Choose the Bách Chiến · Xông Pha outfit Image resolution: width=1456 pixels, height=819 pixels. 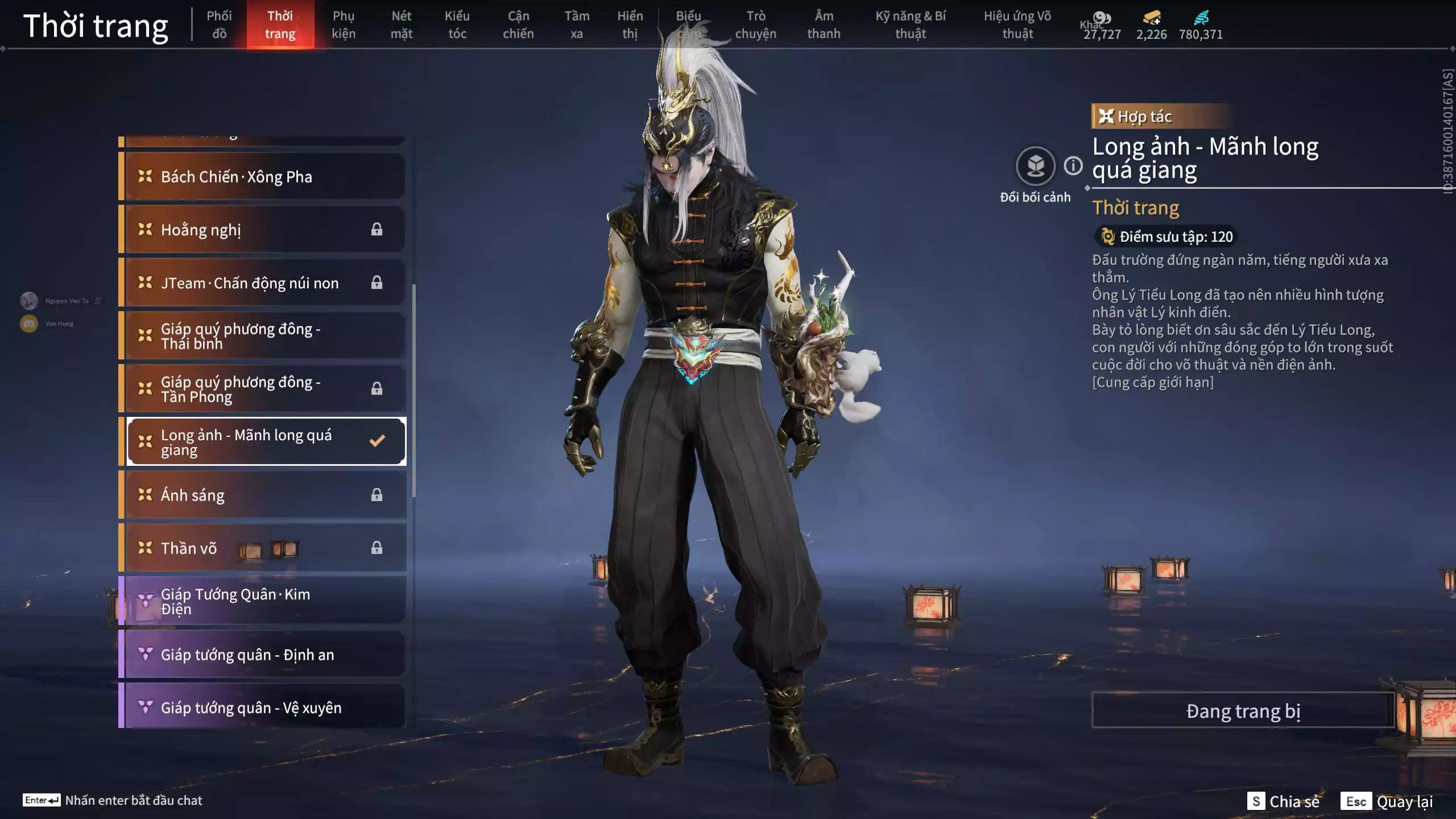(x=264, y=177)
